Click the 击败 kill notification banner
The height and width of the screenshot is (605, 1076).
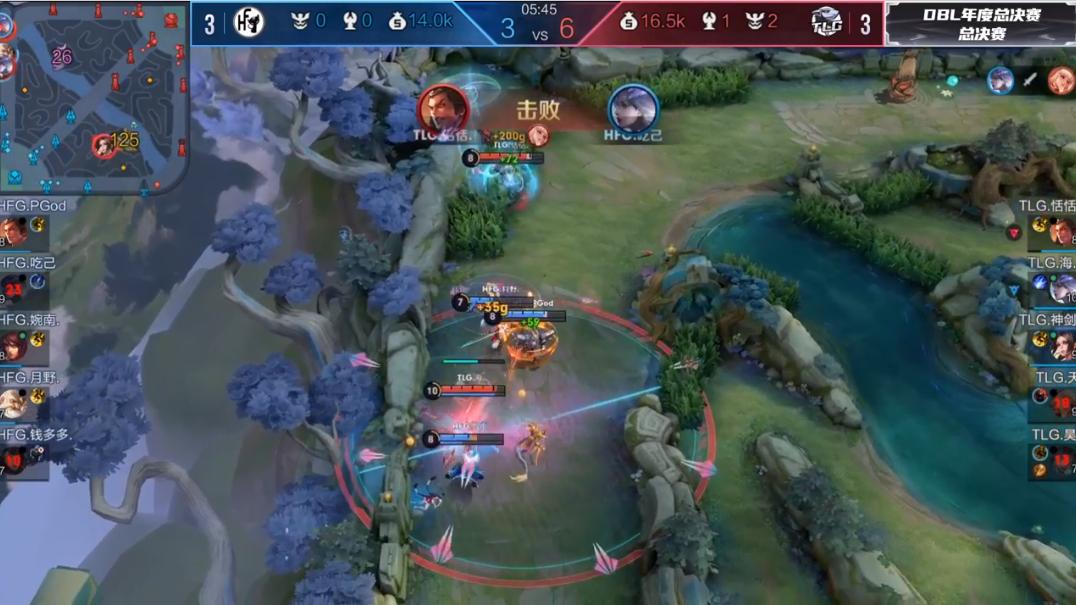(538, 112)
